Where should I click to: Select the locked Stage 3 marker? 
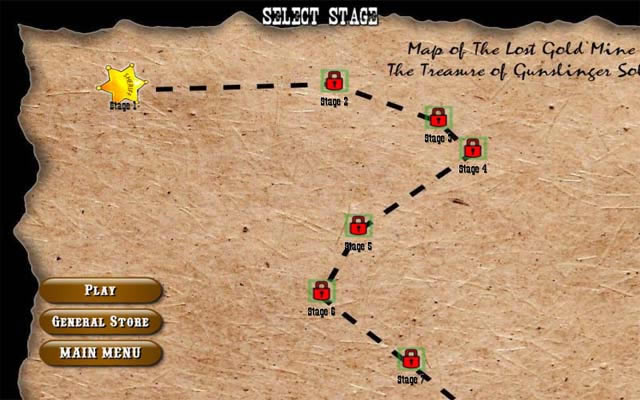[437, 118]
